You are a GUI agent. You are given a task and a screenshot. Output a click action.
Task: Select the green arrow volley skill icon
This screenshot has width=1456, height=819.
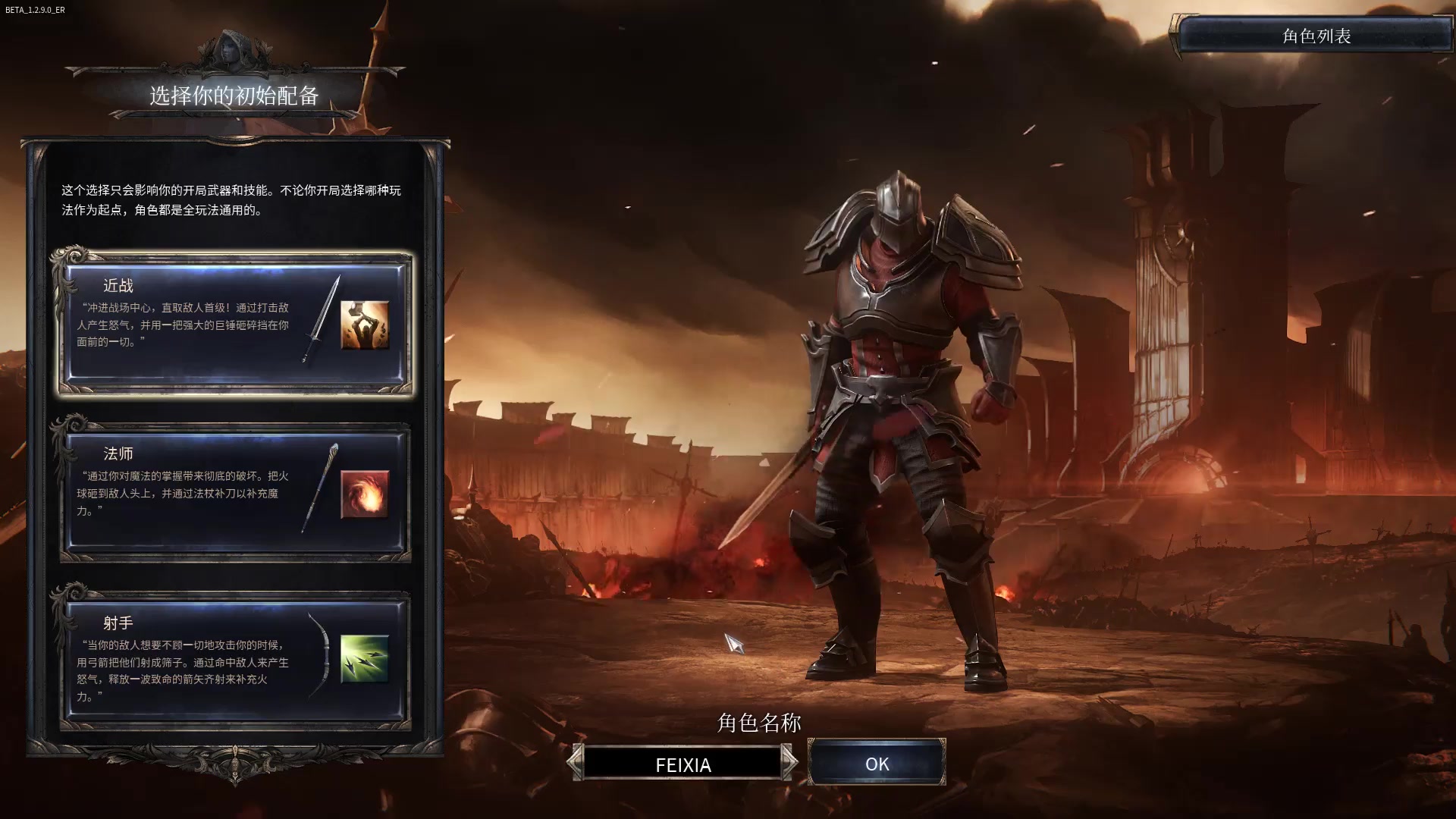(365, 659)
